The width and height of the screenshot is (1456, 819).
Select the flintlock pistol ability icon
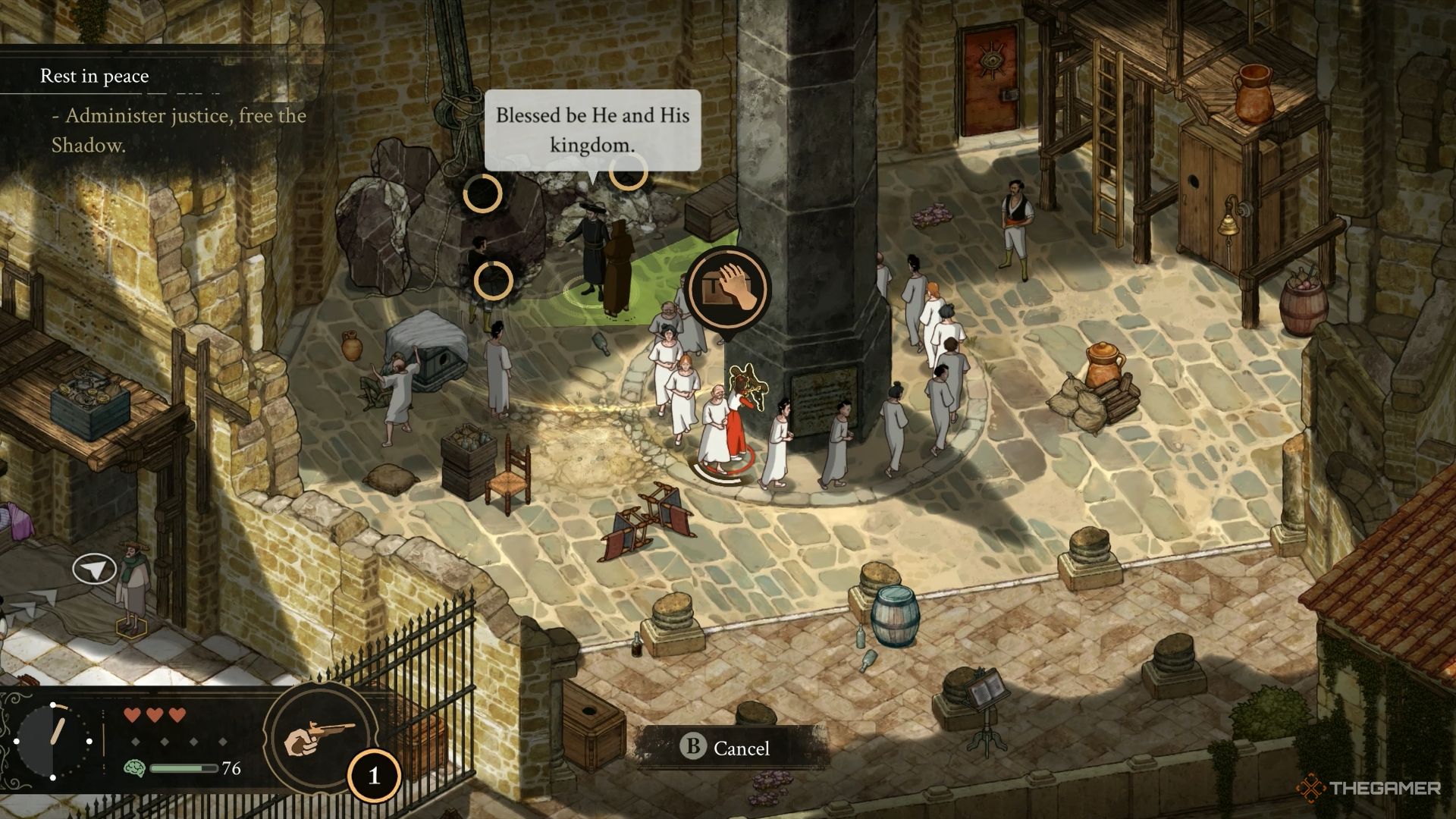[320, 737]
